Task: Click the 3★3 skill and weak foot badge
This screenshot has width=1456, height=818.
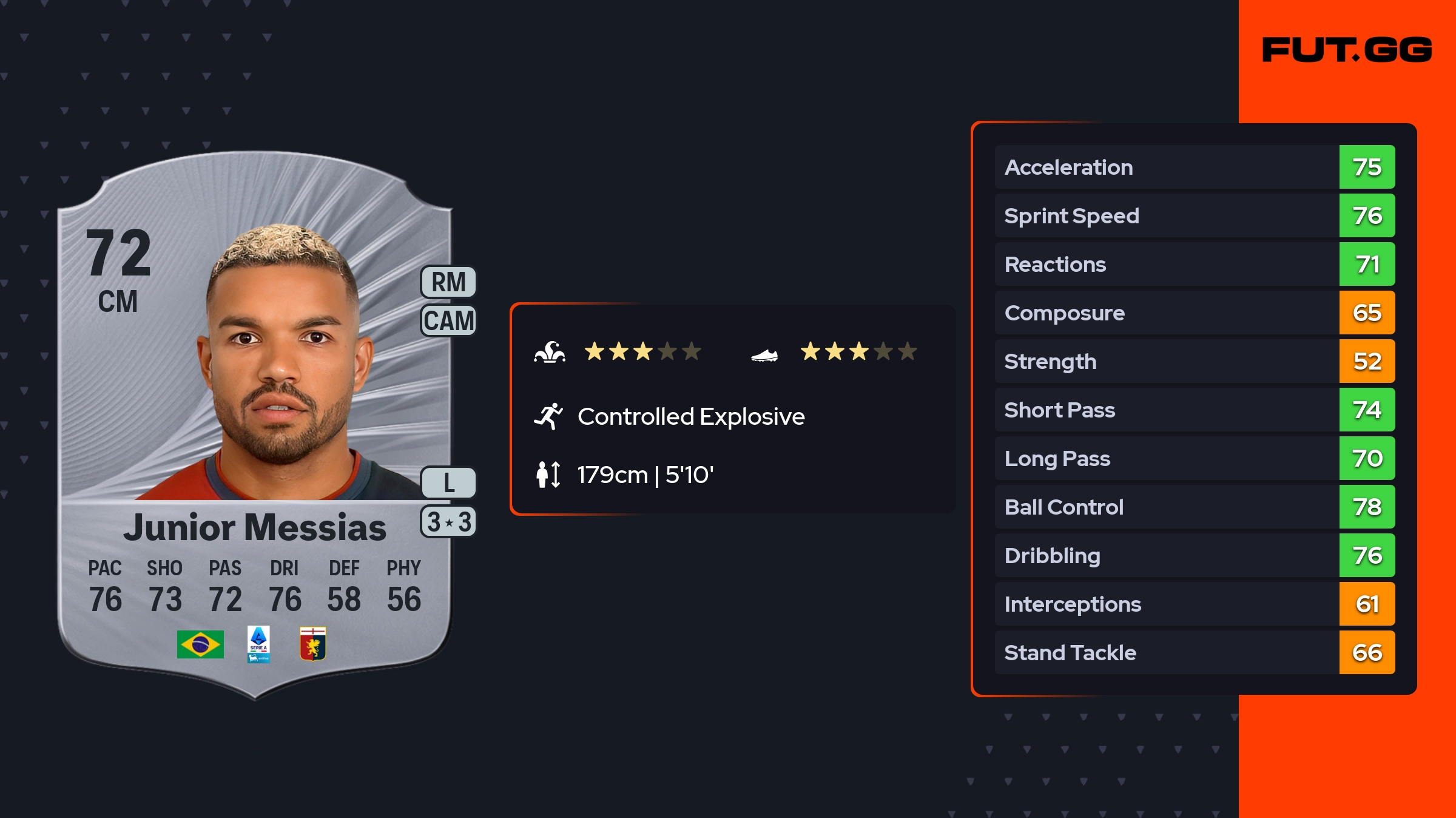Action: point(448,522)
